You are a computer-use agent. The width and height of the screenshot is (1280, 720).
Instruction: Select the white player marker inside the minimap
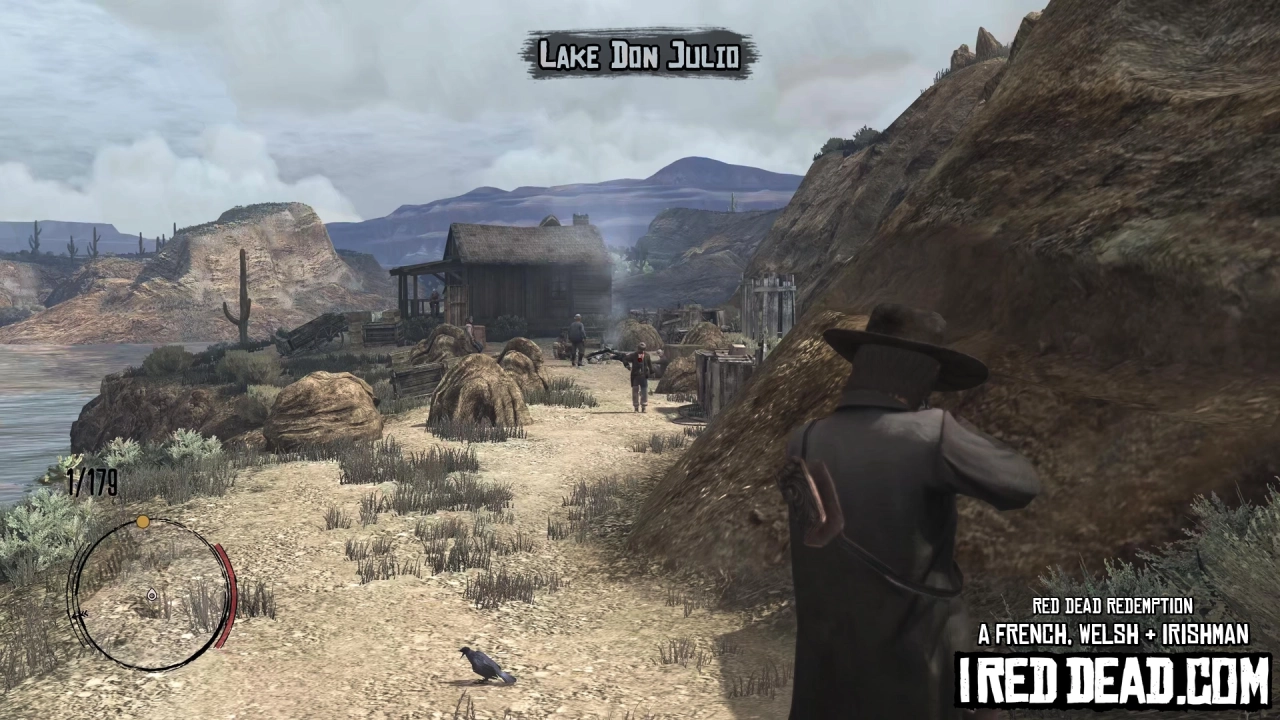pos(152,594)
